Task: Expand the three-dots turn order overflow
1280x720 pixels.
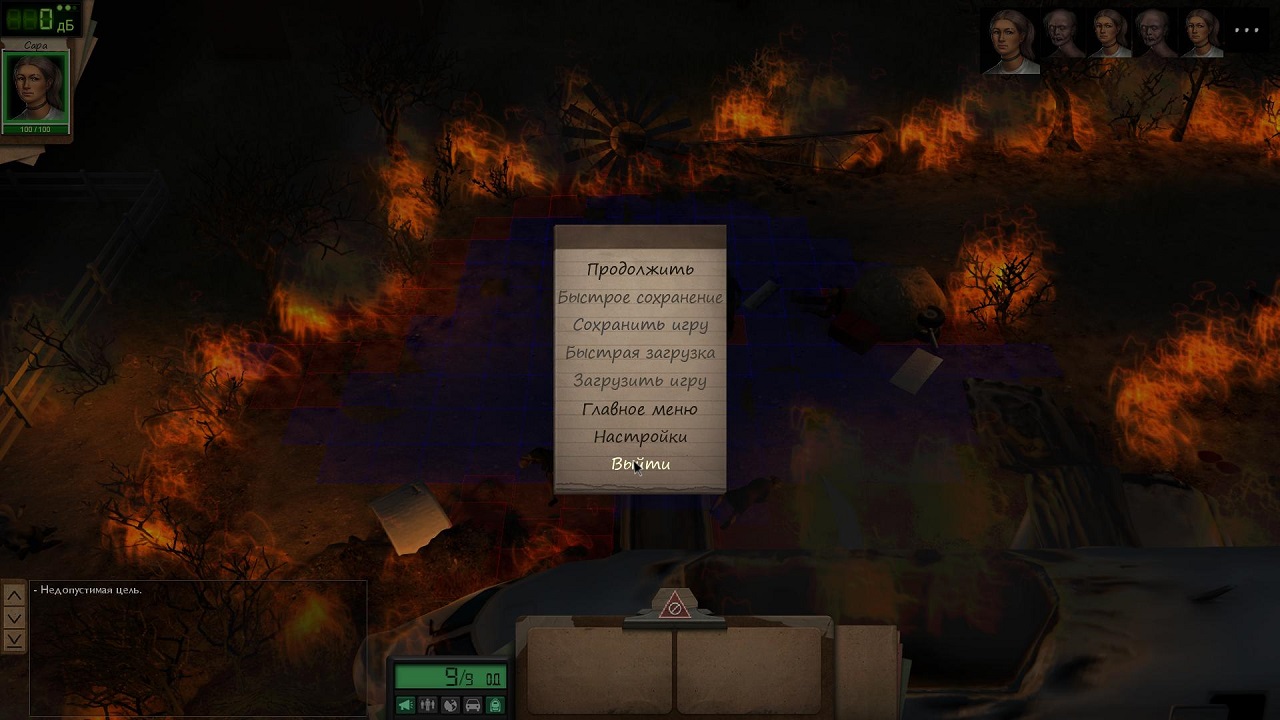Action: 1247,30
